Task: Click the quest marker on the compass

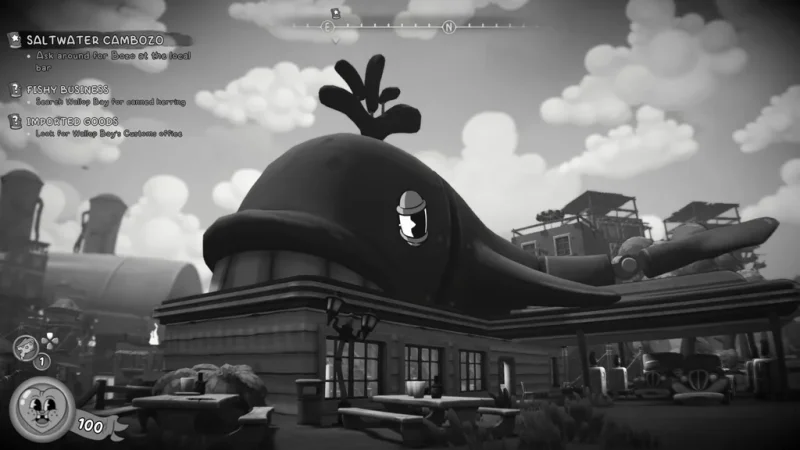Action: [337, 14]
